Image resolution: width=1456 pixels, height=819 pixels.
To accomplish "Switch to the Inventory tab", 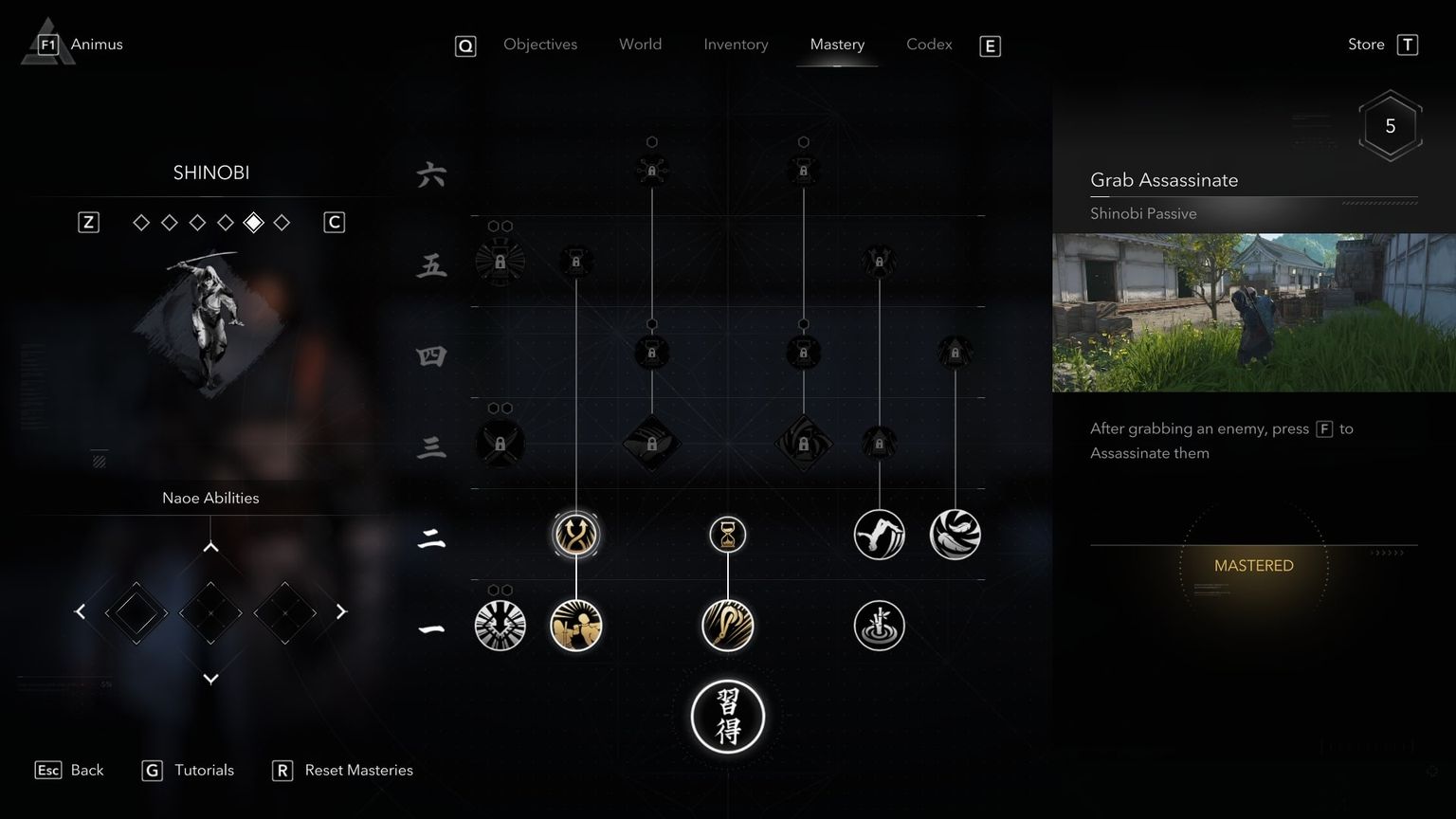I will tap(736, 44).
